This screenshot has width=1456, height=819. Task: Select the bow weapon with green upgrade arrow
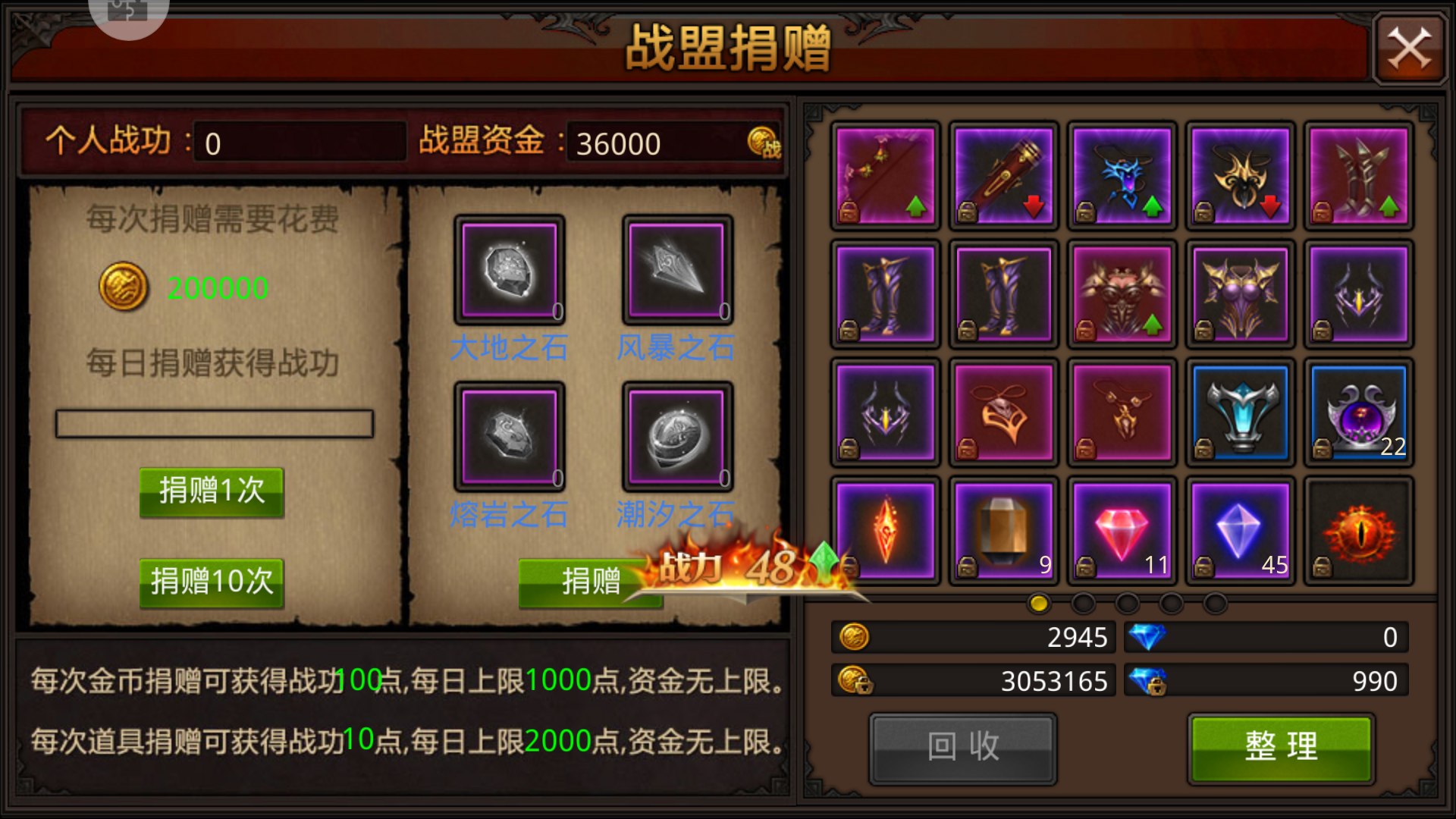885,176
